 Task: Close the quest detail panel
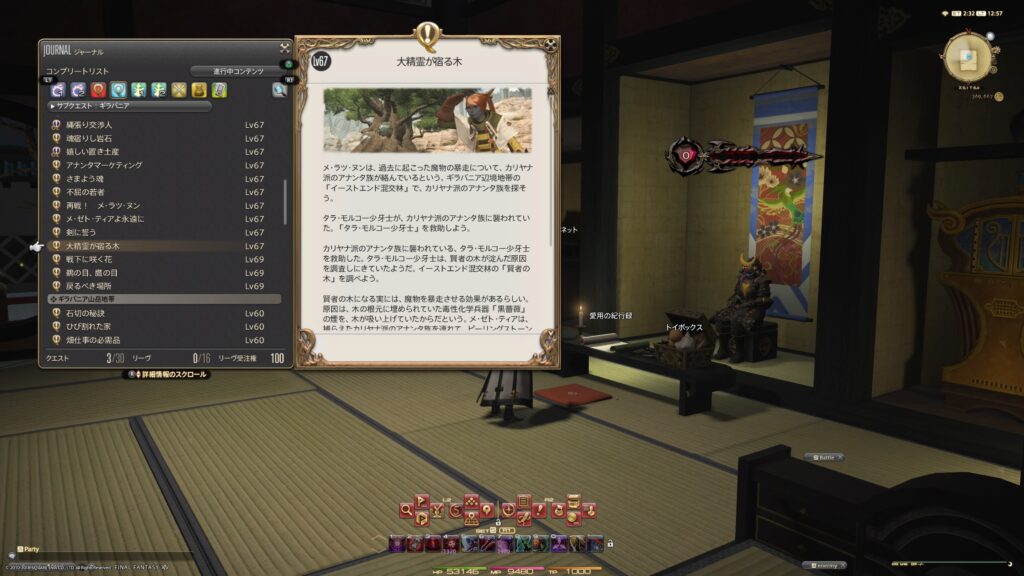[x=551, y=45]
